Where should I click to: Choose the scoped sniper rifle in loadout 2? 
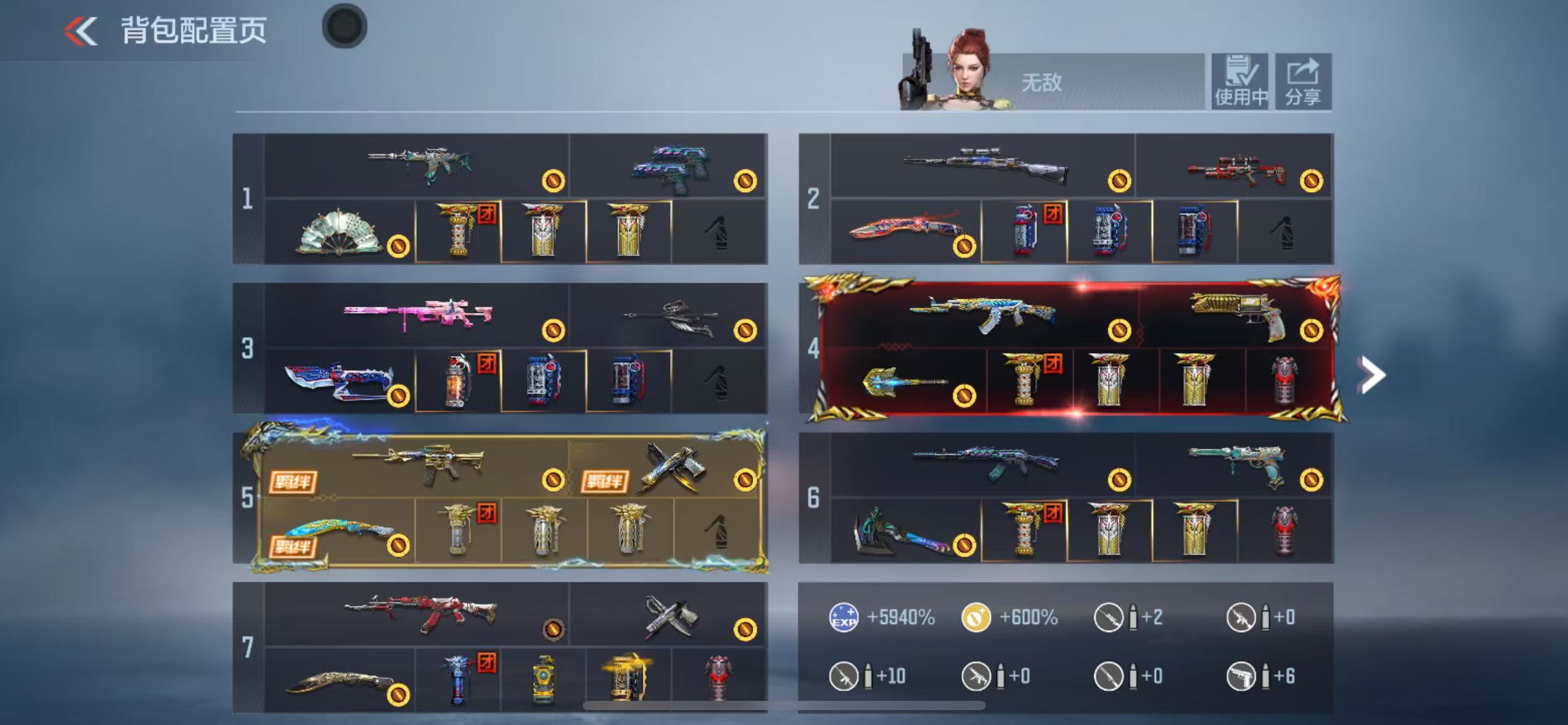click(x=985, y=165)
